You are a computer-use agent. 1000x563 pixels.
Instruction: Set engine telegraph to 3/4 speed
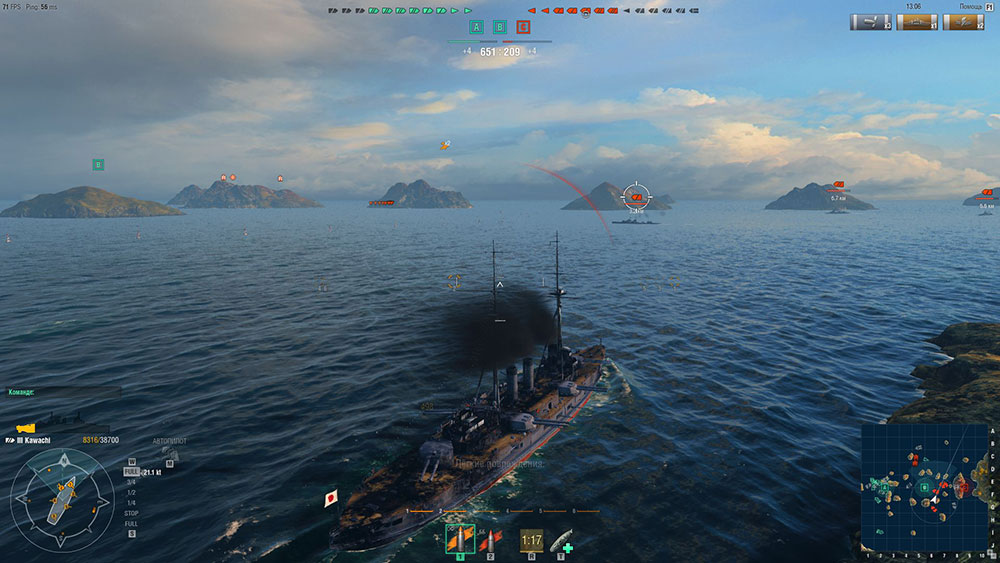click(131, 482)
